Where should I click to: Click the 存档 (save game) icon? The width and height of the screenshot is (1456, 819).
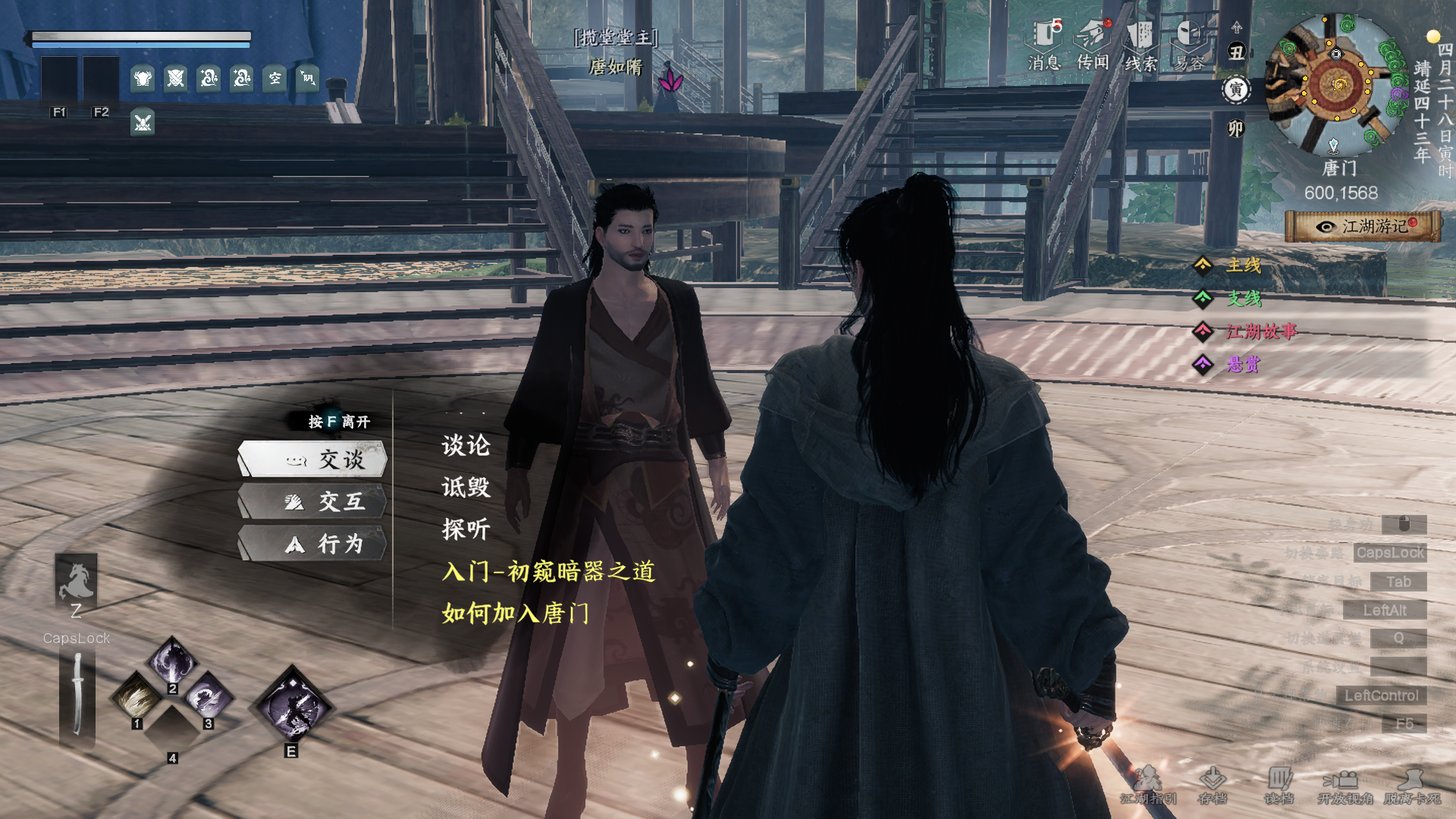[1214, 783]
